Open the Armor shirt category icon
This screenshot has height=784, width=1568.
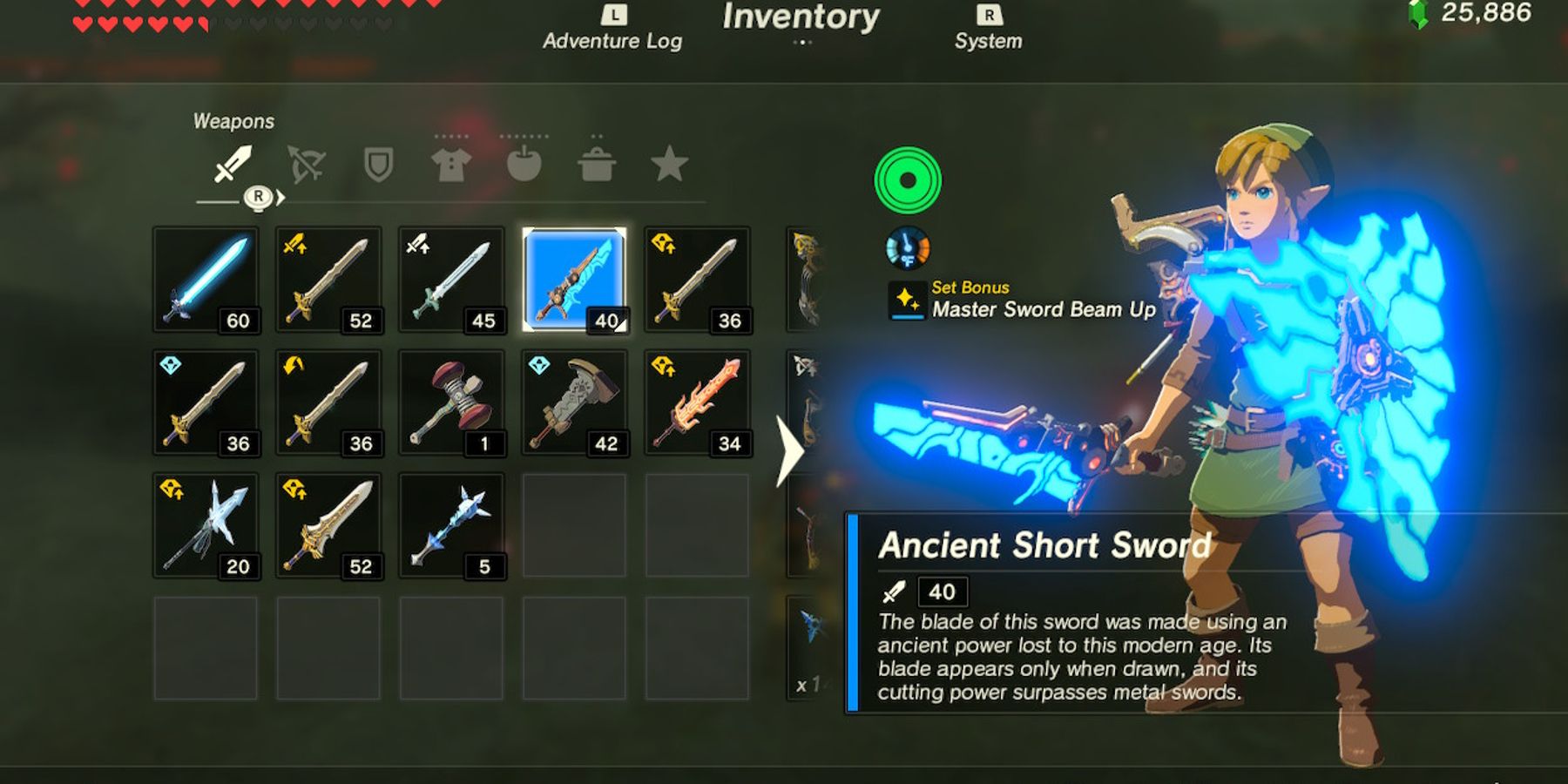pos(451,162)
